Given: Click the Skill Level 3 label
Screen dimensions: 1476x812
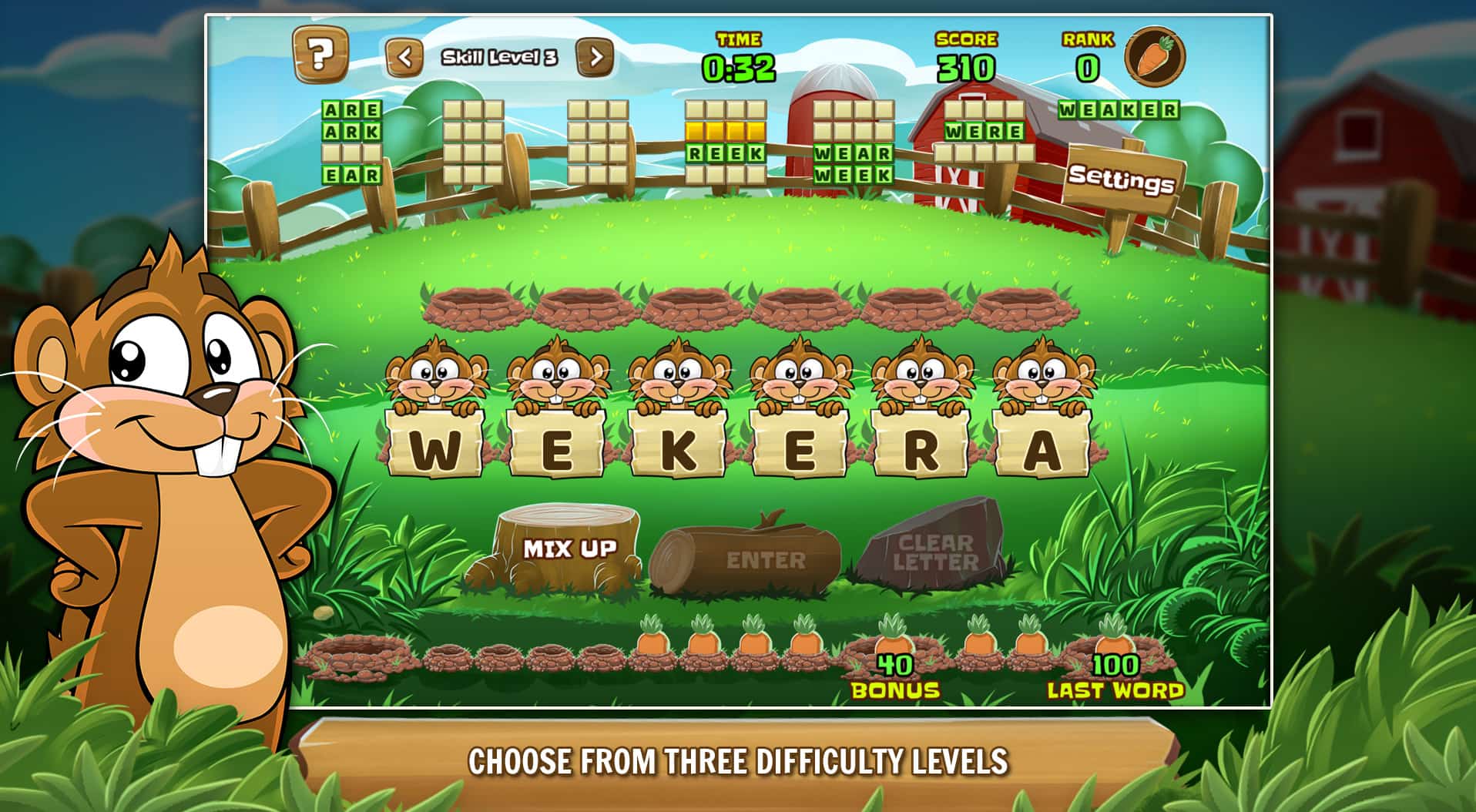Looking at the screenshot, I should (x=501, y=56).
